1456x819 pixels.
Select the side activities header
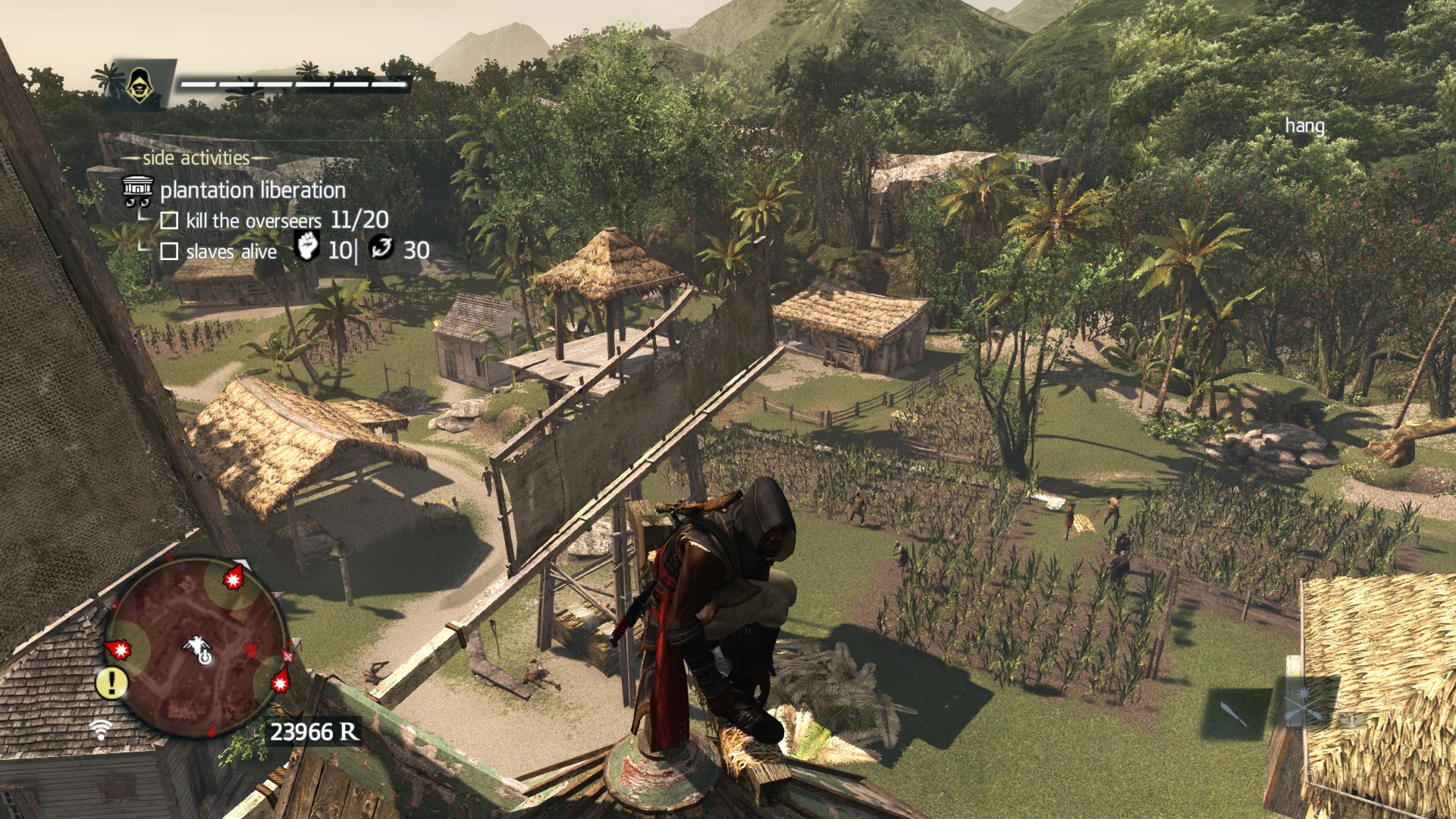(x=196, y=158)
